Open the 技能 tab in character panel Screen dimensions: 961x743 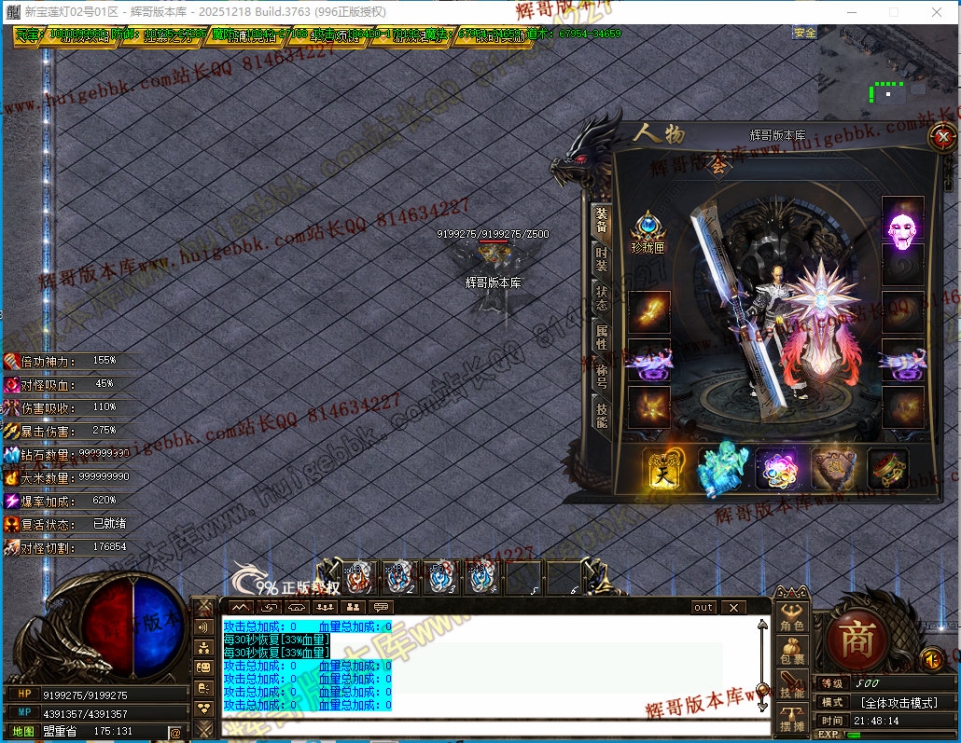coord(601,414)
